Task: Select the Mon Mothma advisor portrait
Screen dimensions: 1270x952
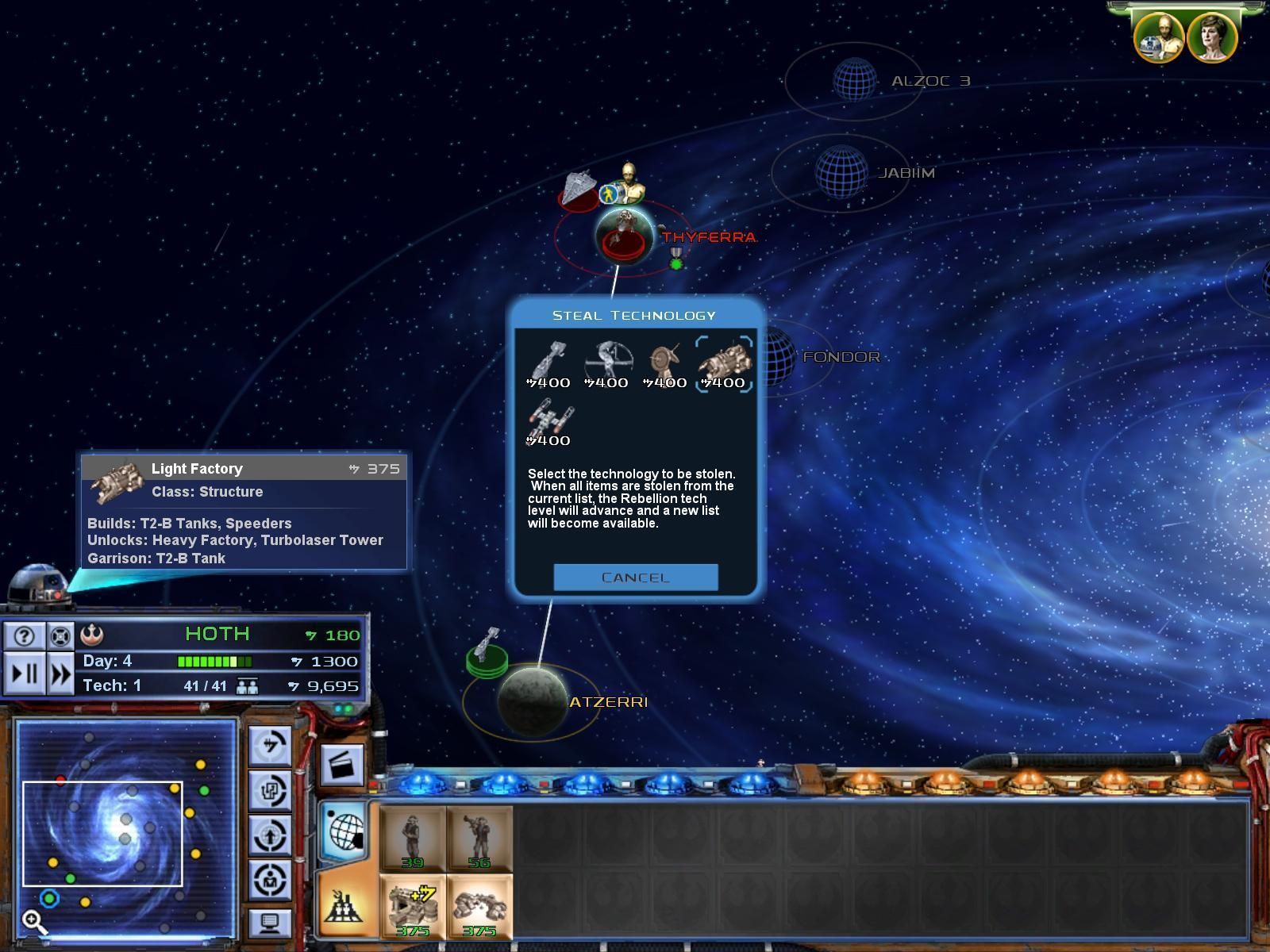Action: [1211, 37]
